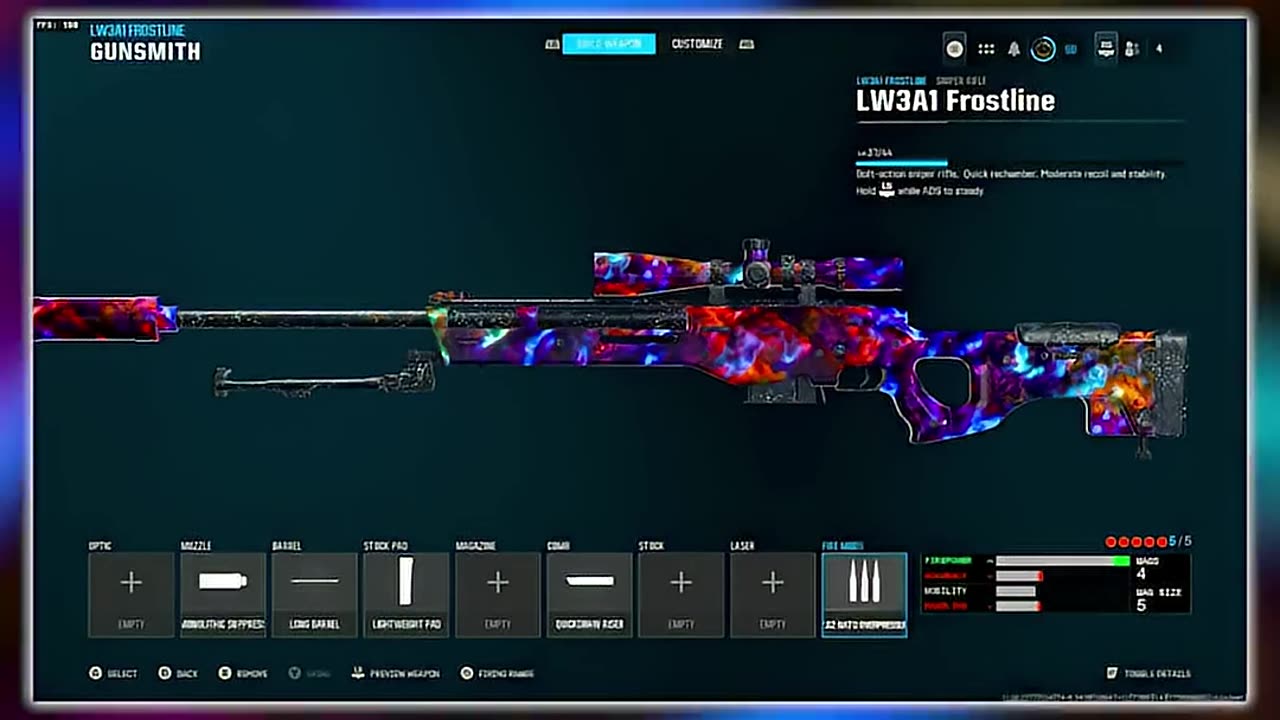The image size is (1280, 720).
Task: Choose the Muzzle slot with Monolithic Suppressor
Action: 223,594
